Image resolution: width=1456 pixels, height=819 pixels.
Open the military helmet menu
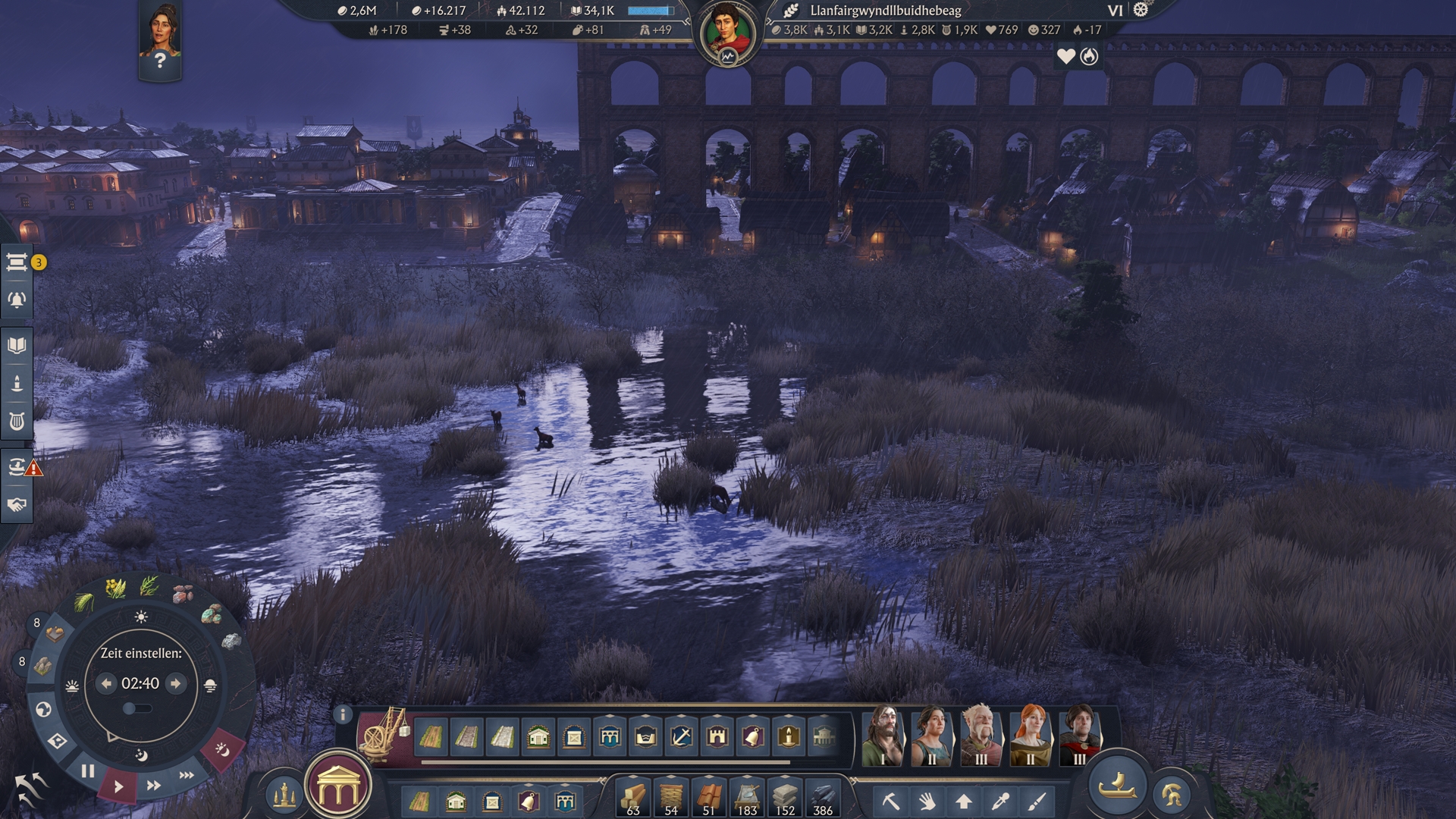pos(1172,795)
